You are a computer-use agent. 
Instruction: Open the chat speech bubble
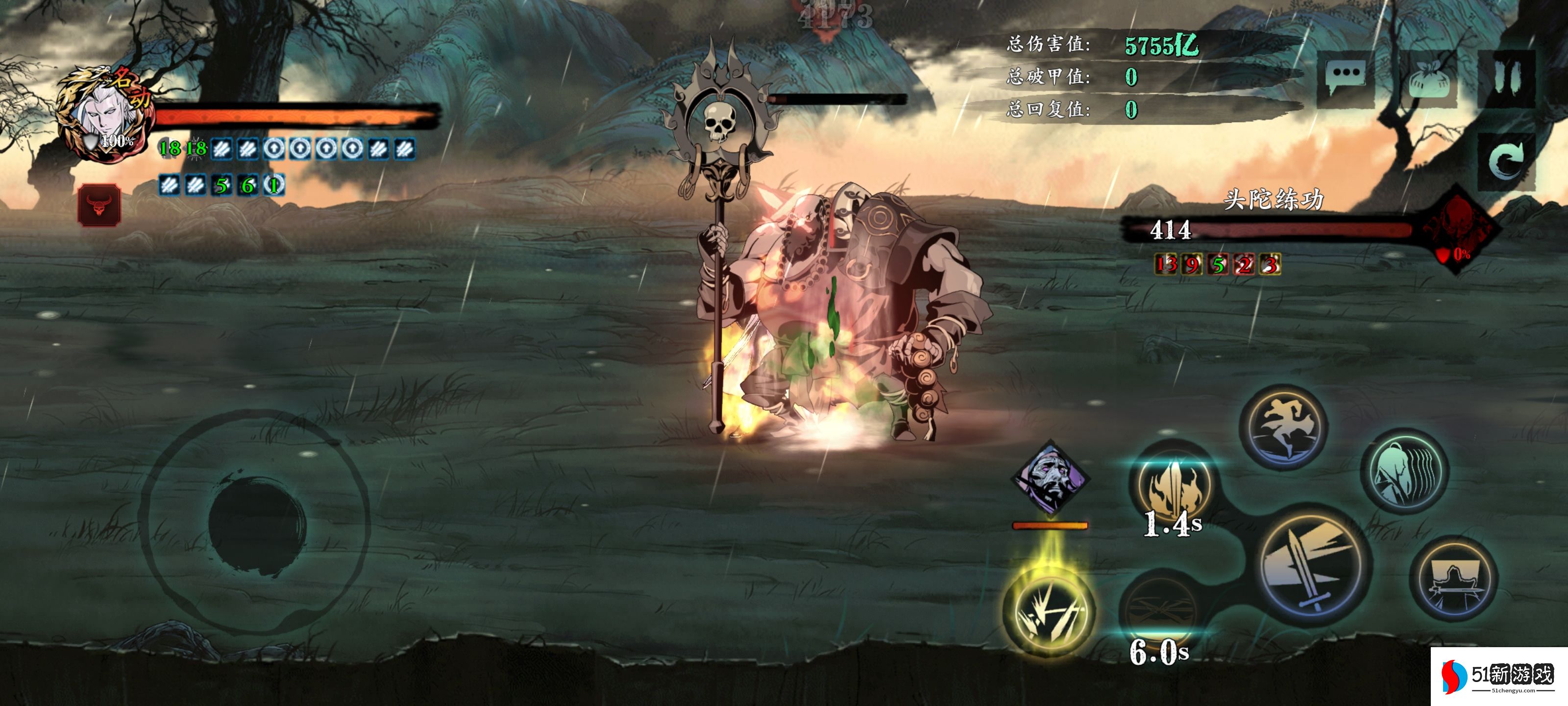1346,77
